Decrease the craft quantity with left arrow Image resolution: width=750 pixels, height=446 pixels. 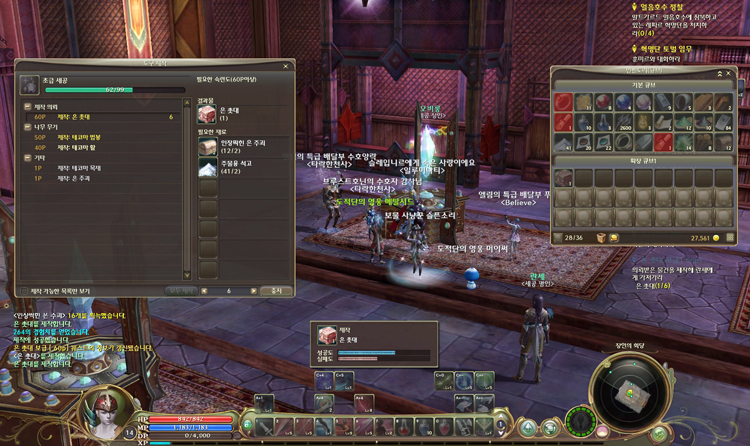click(x=205, y=291)
